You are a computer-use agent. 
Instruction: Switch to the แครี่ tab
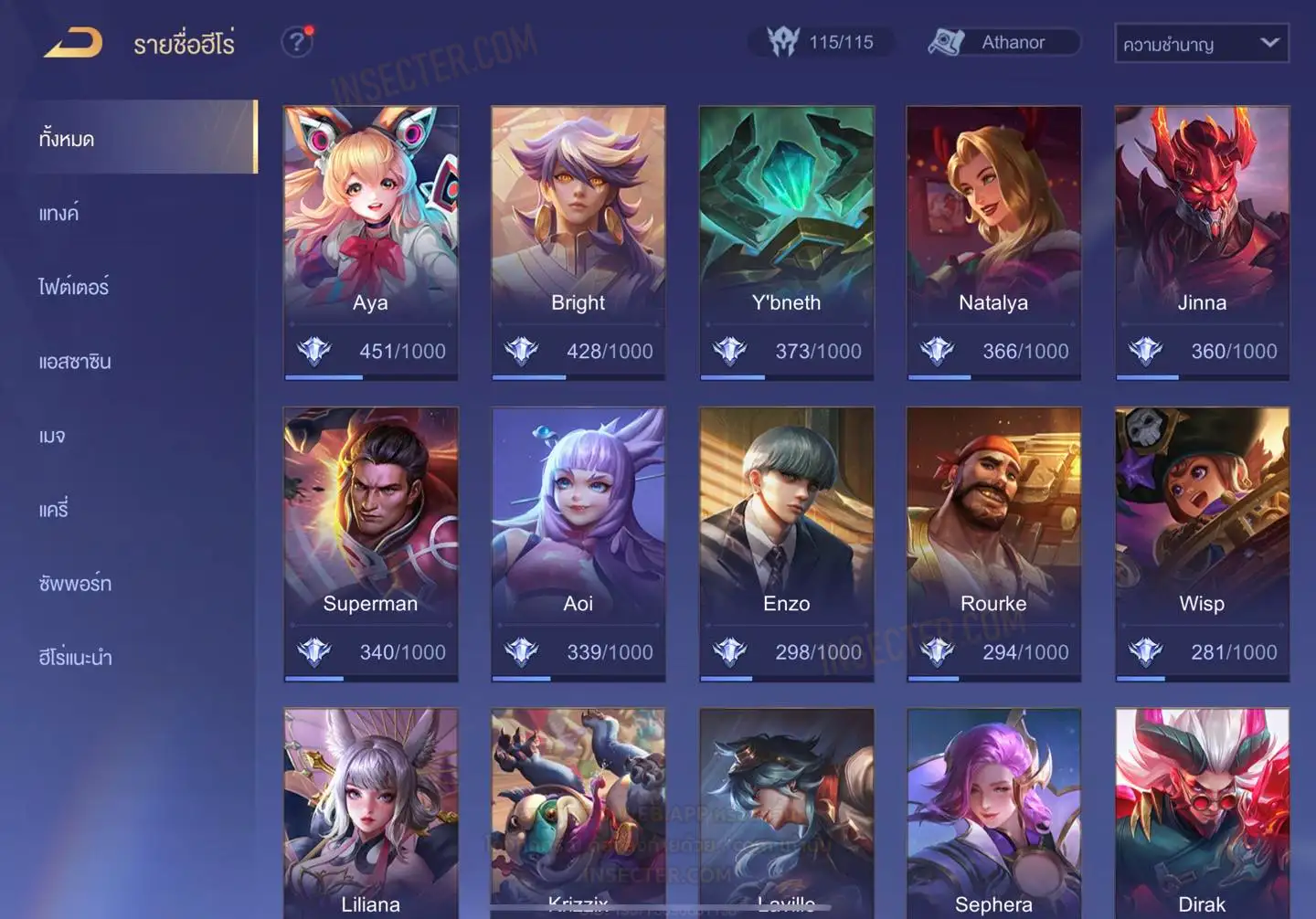(54, 509)
